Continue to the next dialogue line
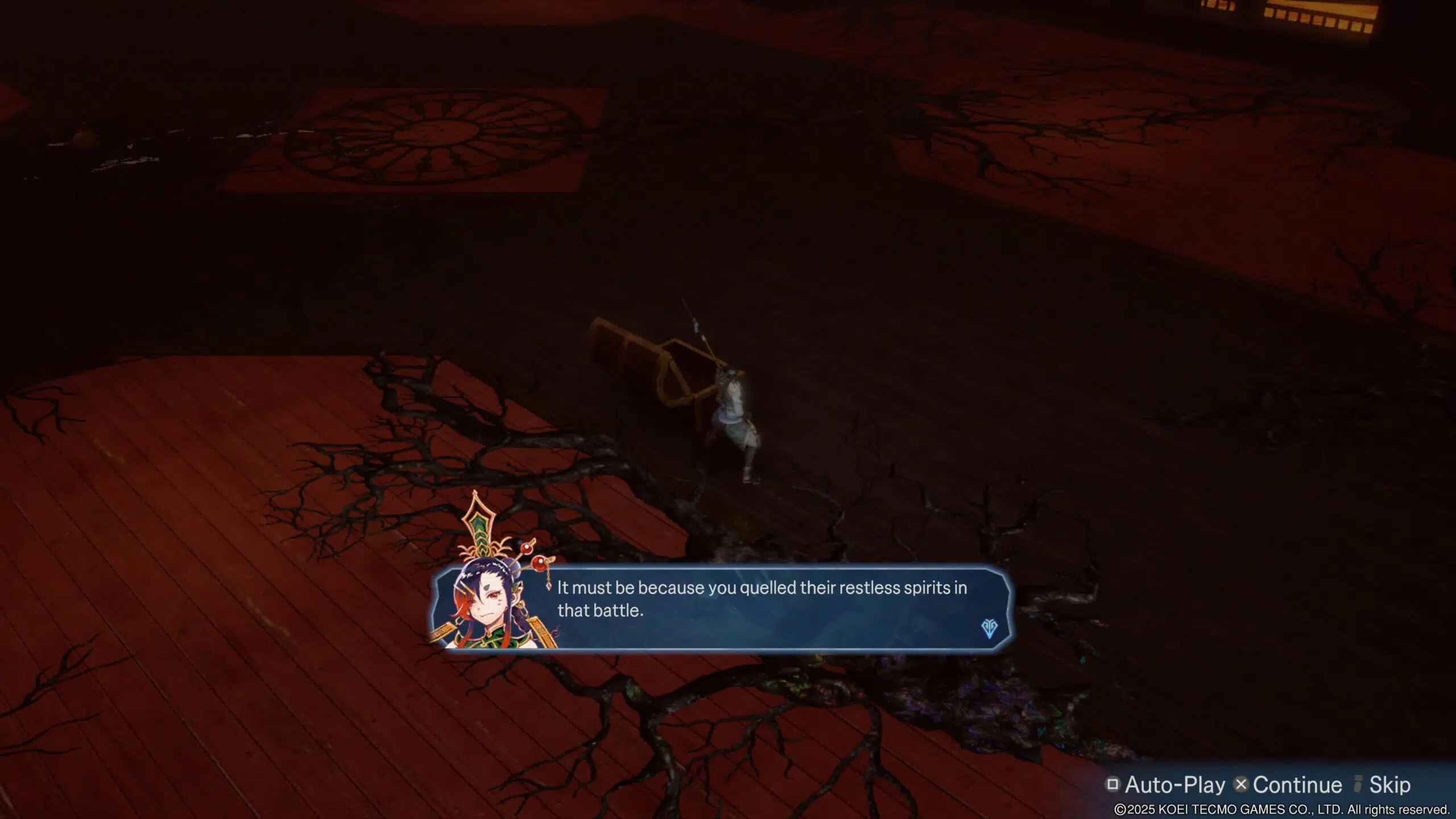The image size is (1456, 819). point(1288,785)
